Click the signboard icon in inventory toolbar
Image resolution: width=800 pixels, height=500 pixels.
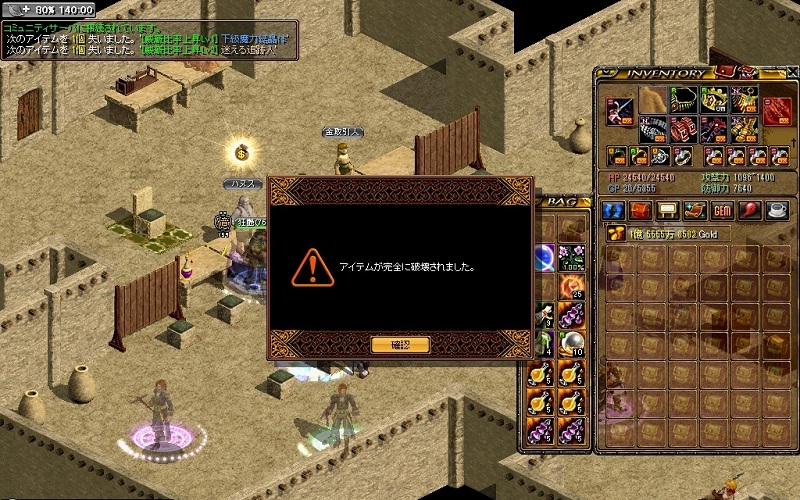[666, 211]
